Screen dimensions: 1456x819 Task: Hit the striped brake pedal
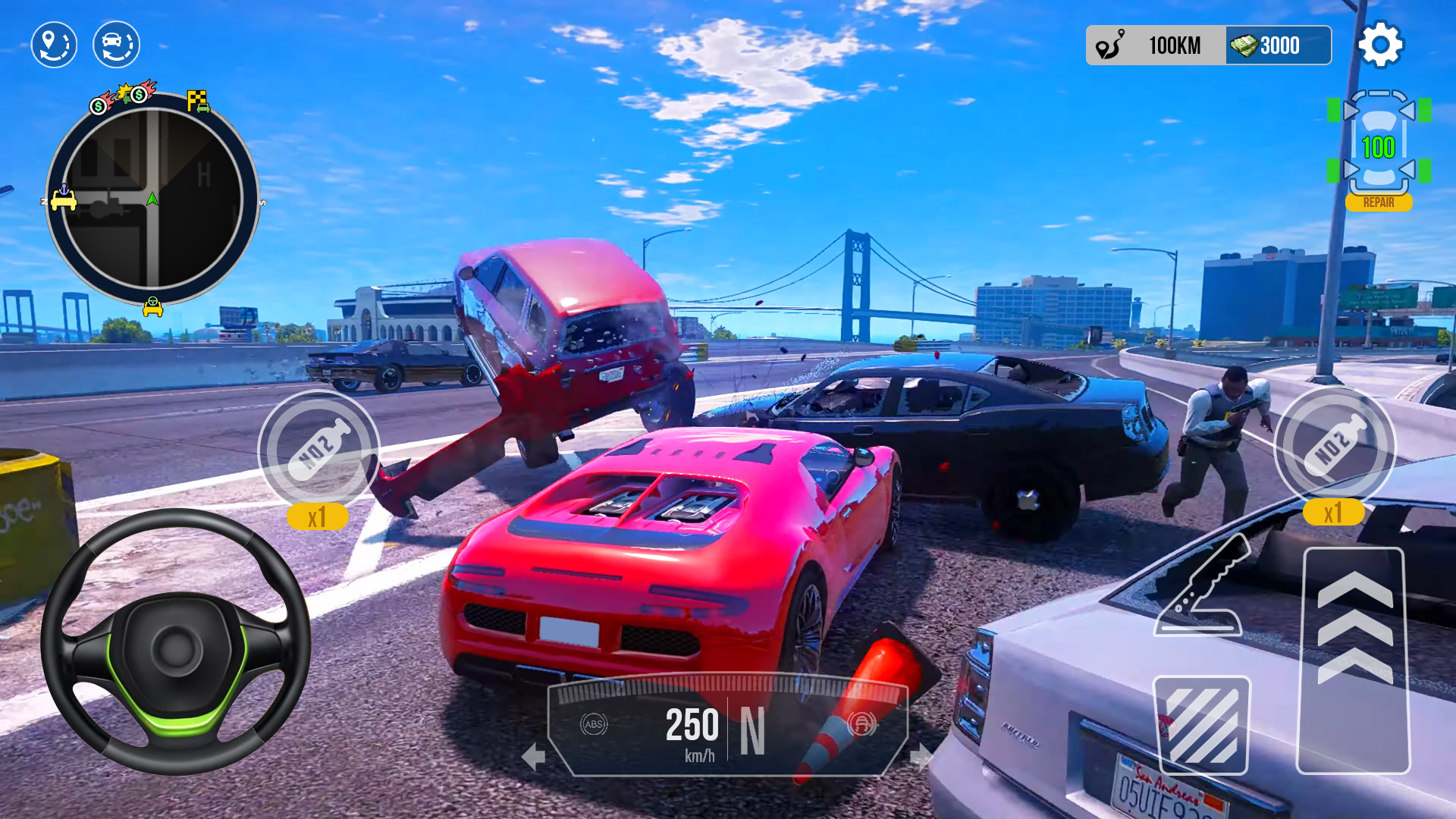point(1201,725)
